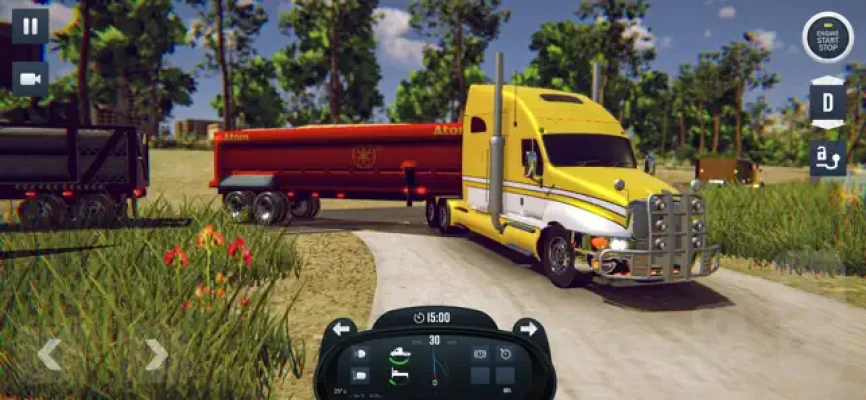The image size is (866, 400).
Task: Pause the game
Action: coord(30,25)
